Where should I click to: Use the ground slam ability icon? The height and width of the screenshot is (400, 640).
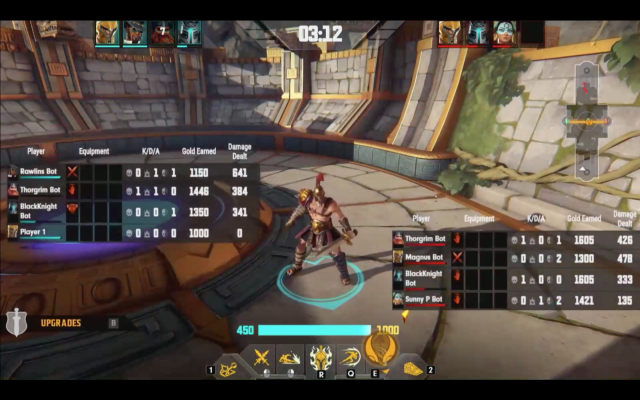[291, 357]
